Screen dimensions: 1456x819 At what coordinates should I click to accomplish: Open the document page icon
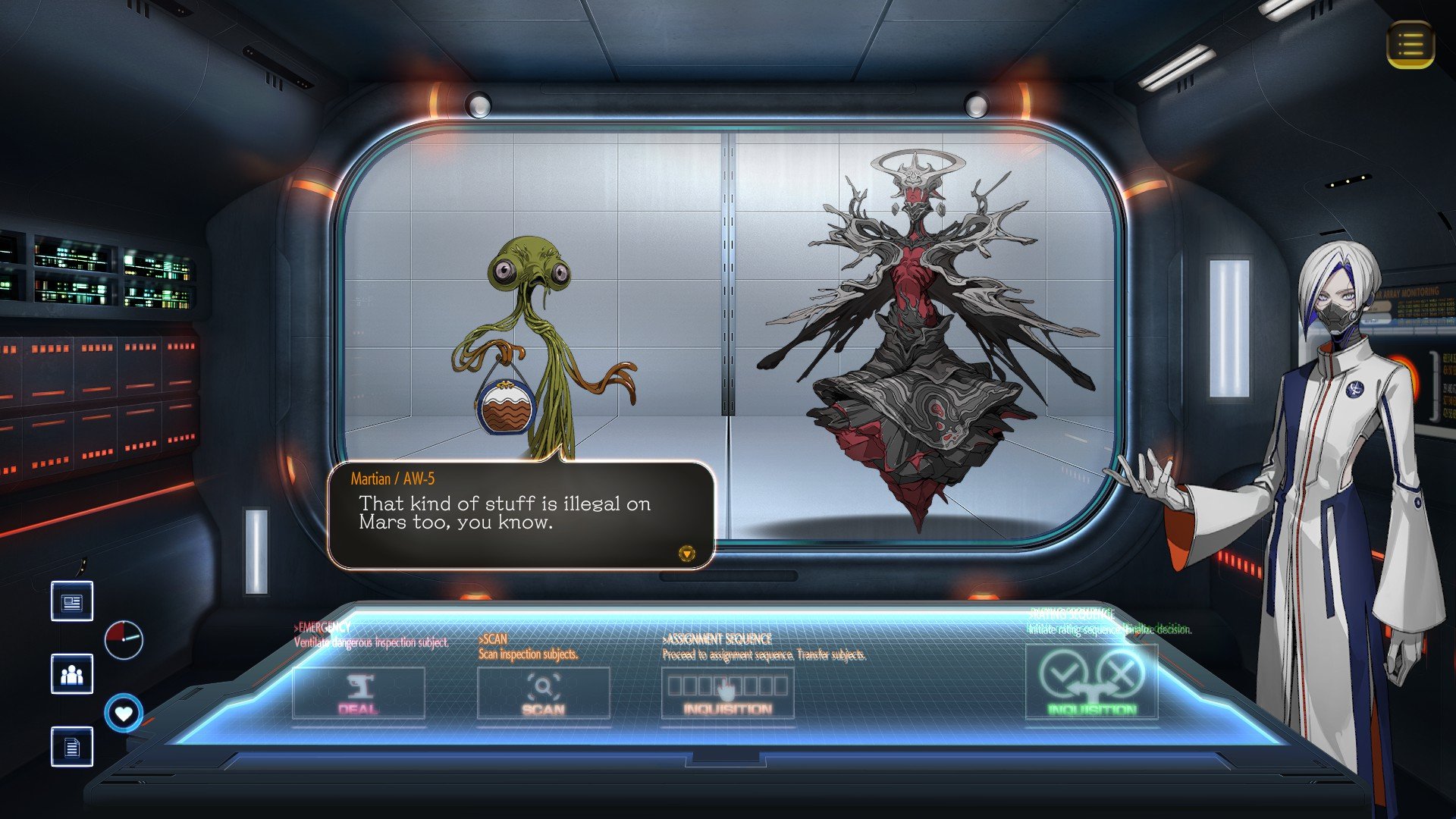pos(72,747)
